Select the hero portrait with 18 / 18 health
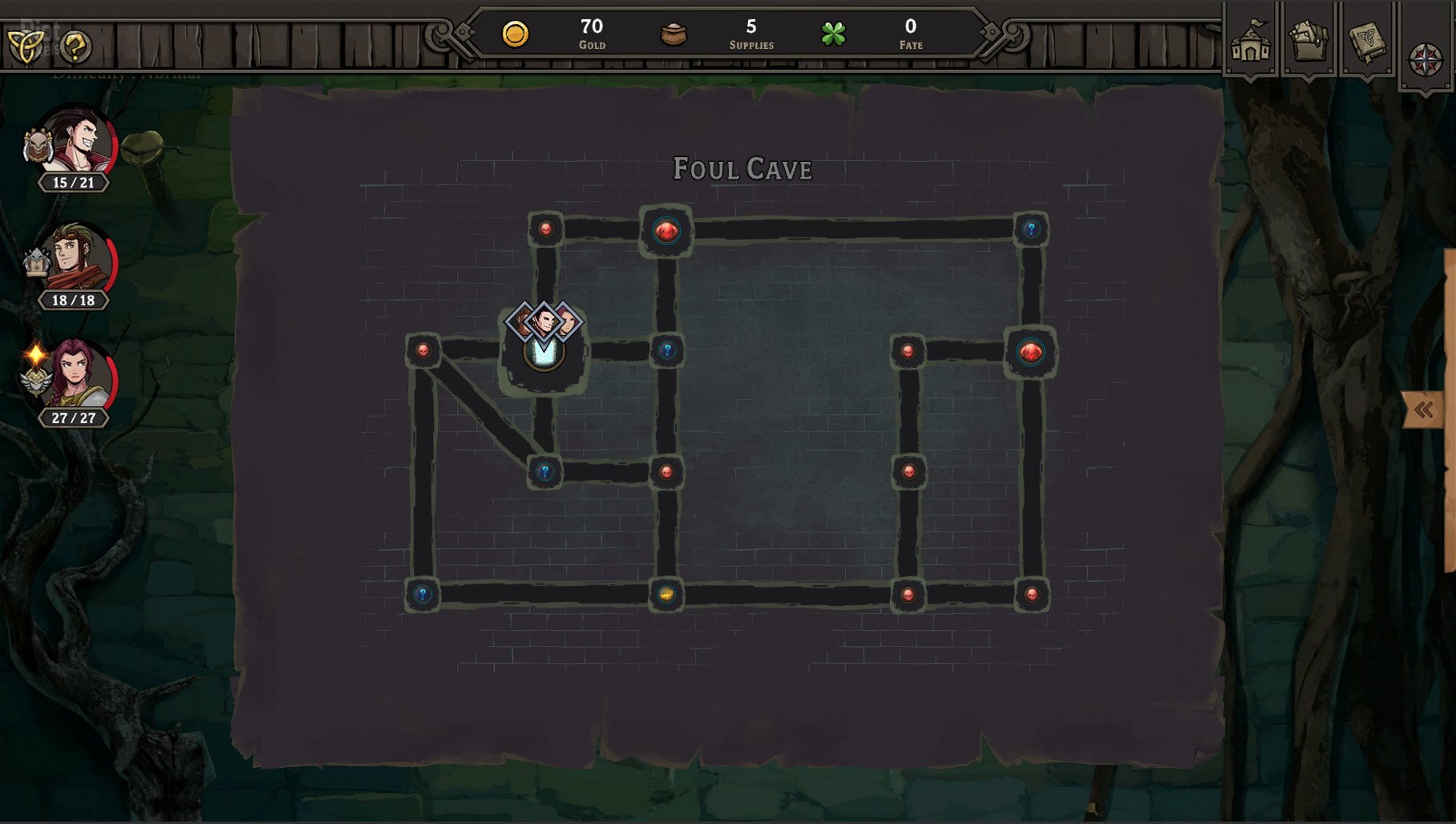 pos(77,260)
